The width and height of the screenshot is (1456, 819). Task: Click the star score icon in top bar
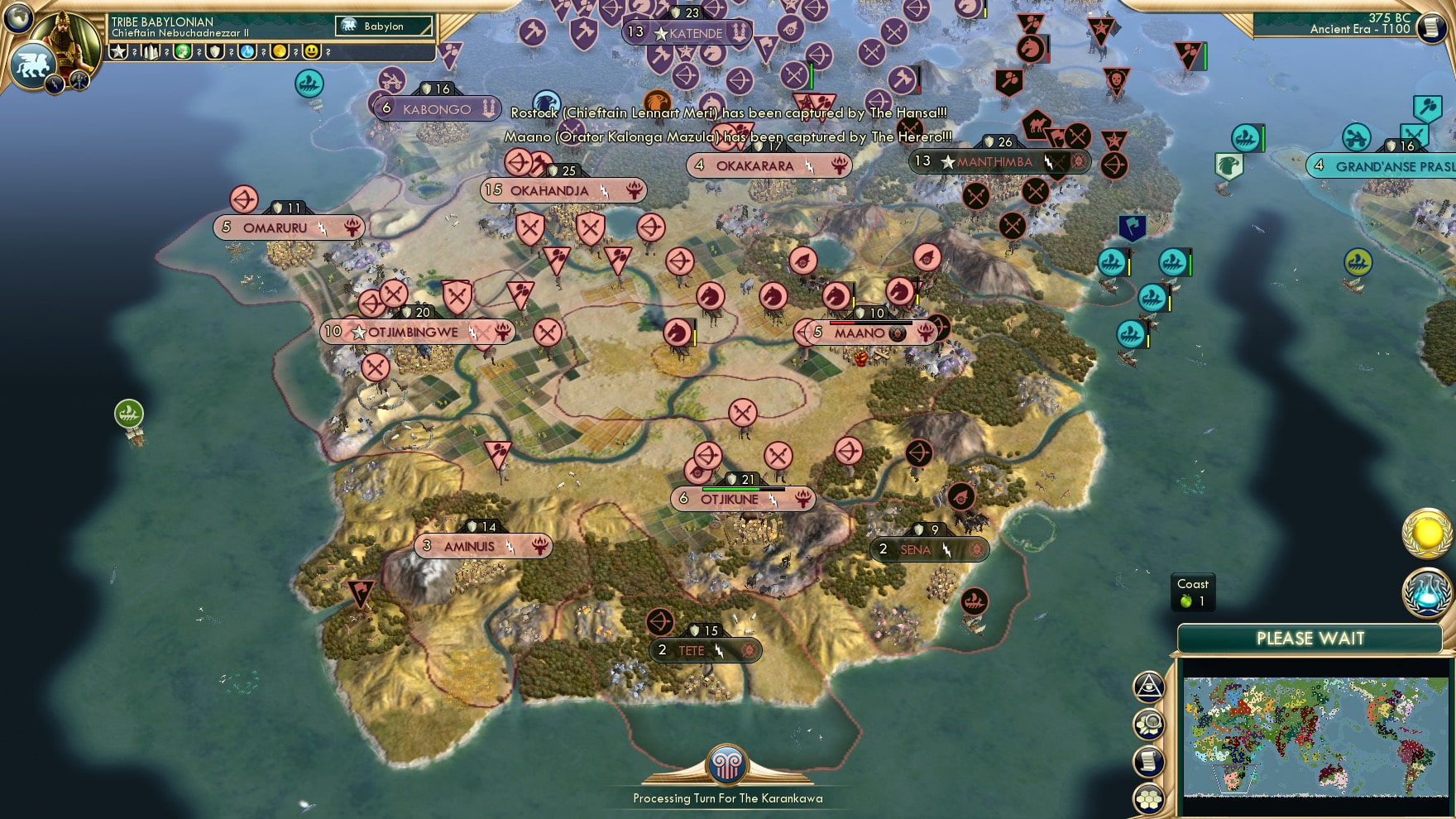pos(119,52)
